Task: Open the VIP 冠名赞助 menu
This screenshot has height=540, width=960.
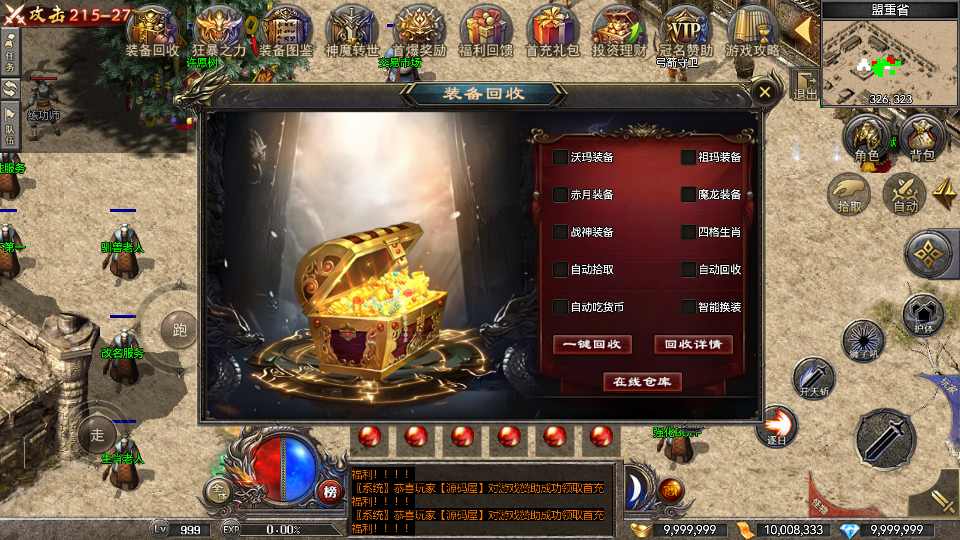Action: [685, 29]
